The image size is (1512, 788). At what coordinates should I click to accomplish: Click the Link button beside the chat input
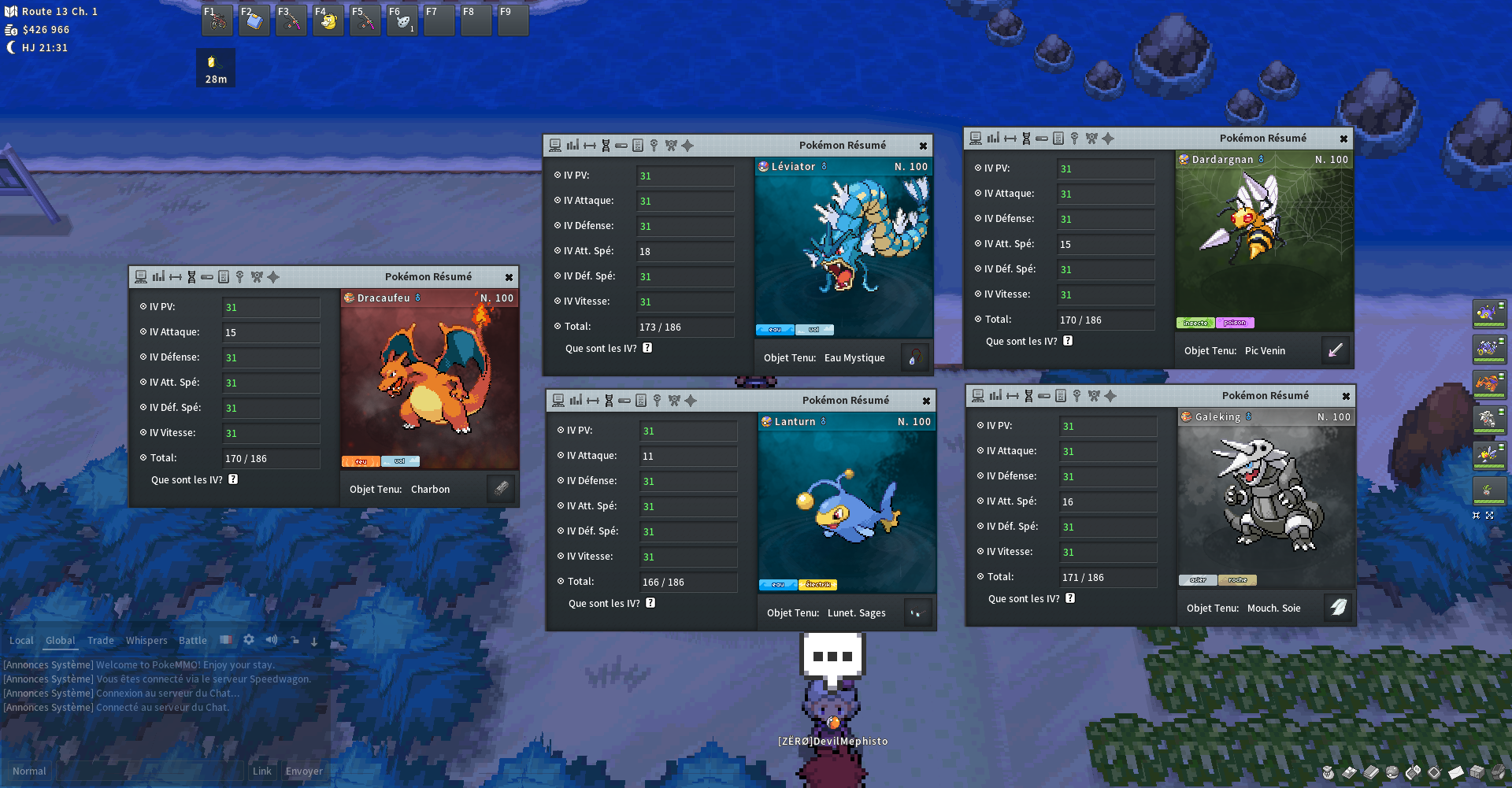[262, 771]
